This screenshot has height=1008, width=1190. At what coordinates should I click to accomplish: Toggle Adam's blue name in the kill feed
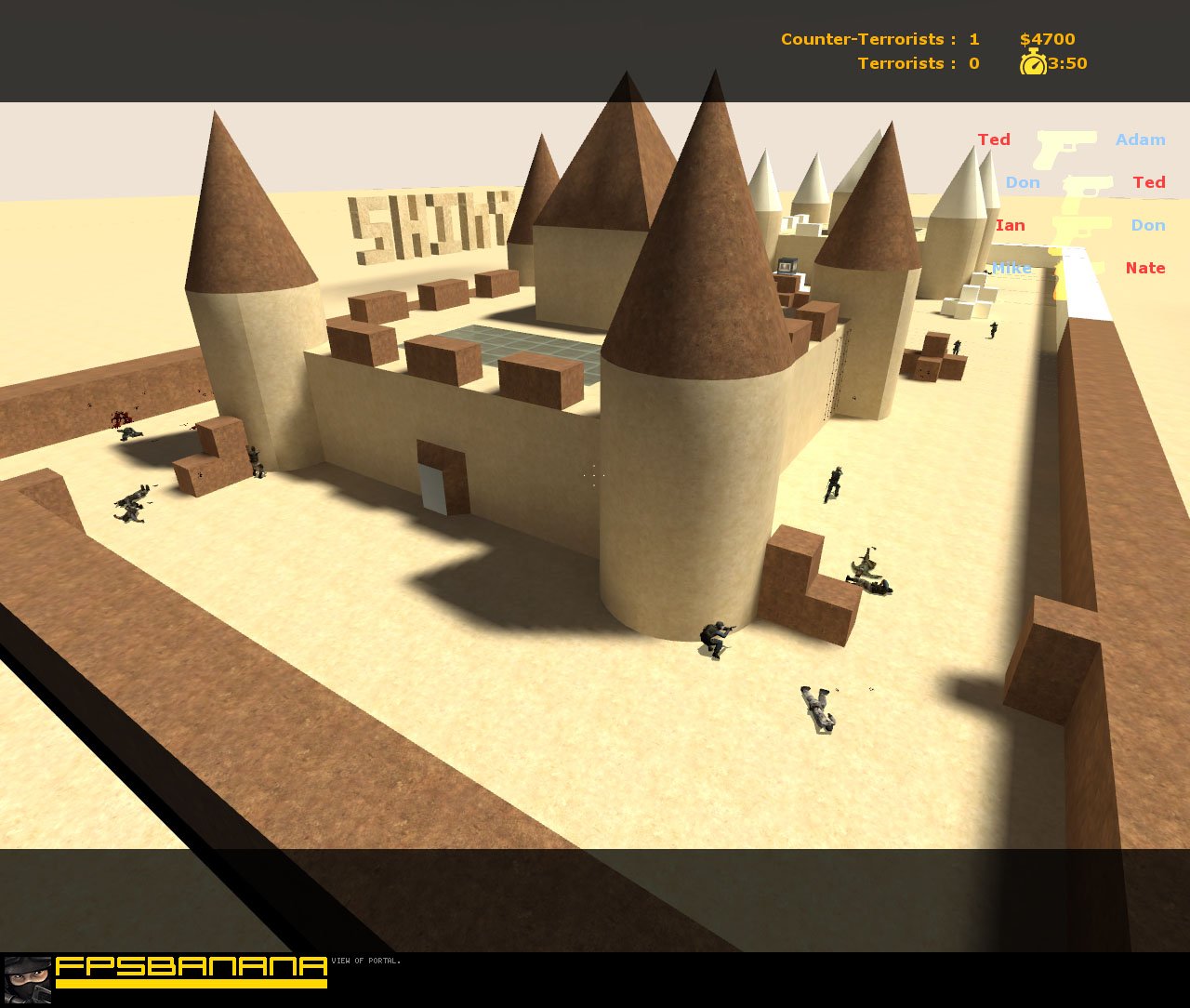tap(1141, 139)
